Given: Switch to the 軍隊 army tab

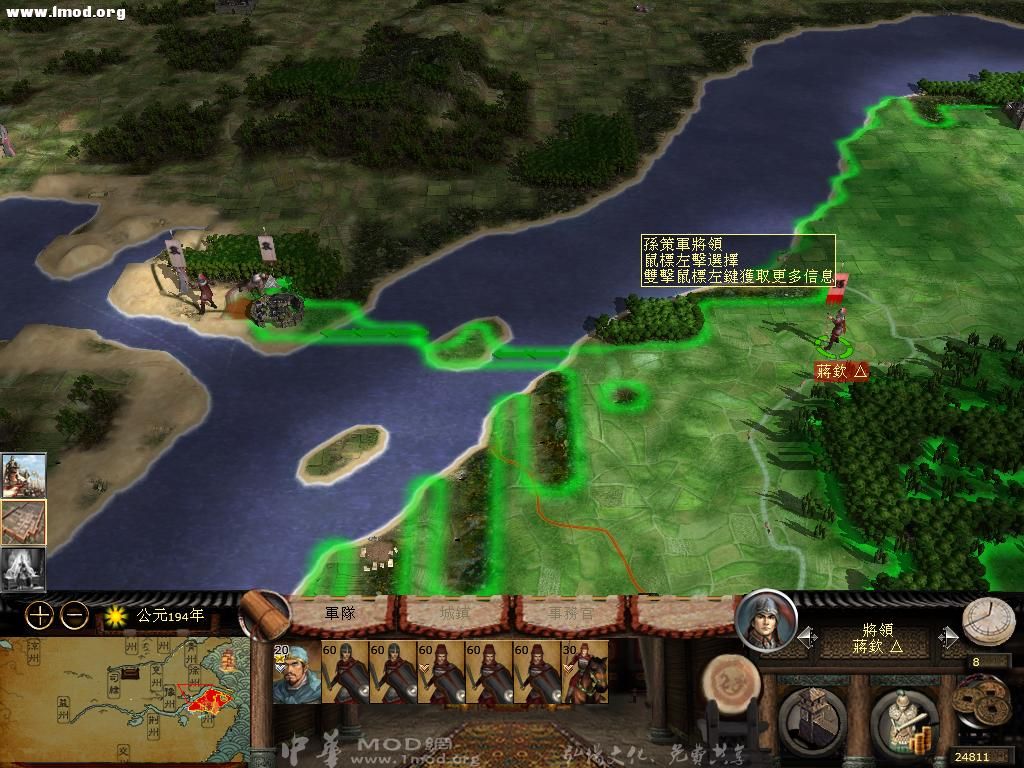Looking at the screenshot, I should point(342,613).
